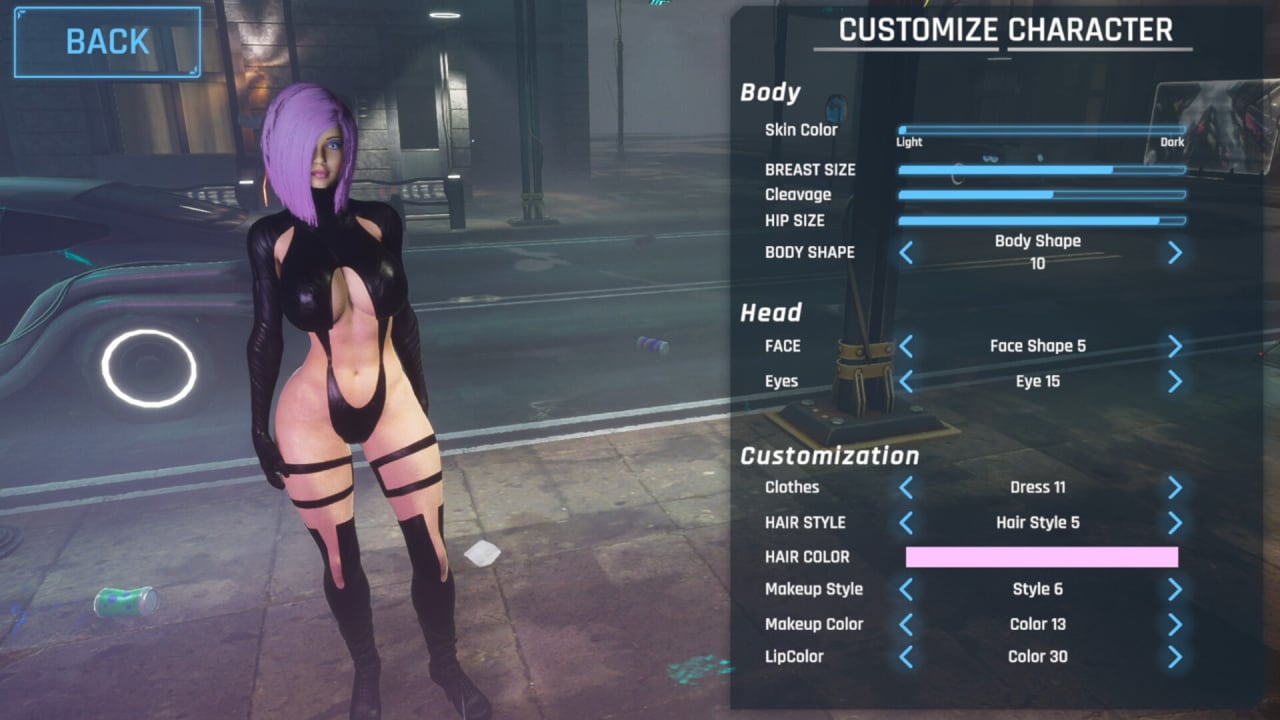This screenshot has width=1280, height=720.
Task: Select the next Eyes option
Action: click(1175, 381)
